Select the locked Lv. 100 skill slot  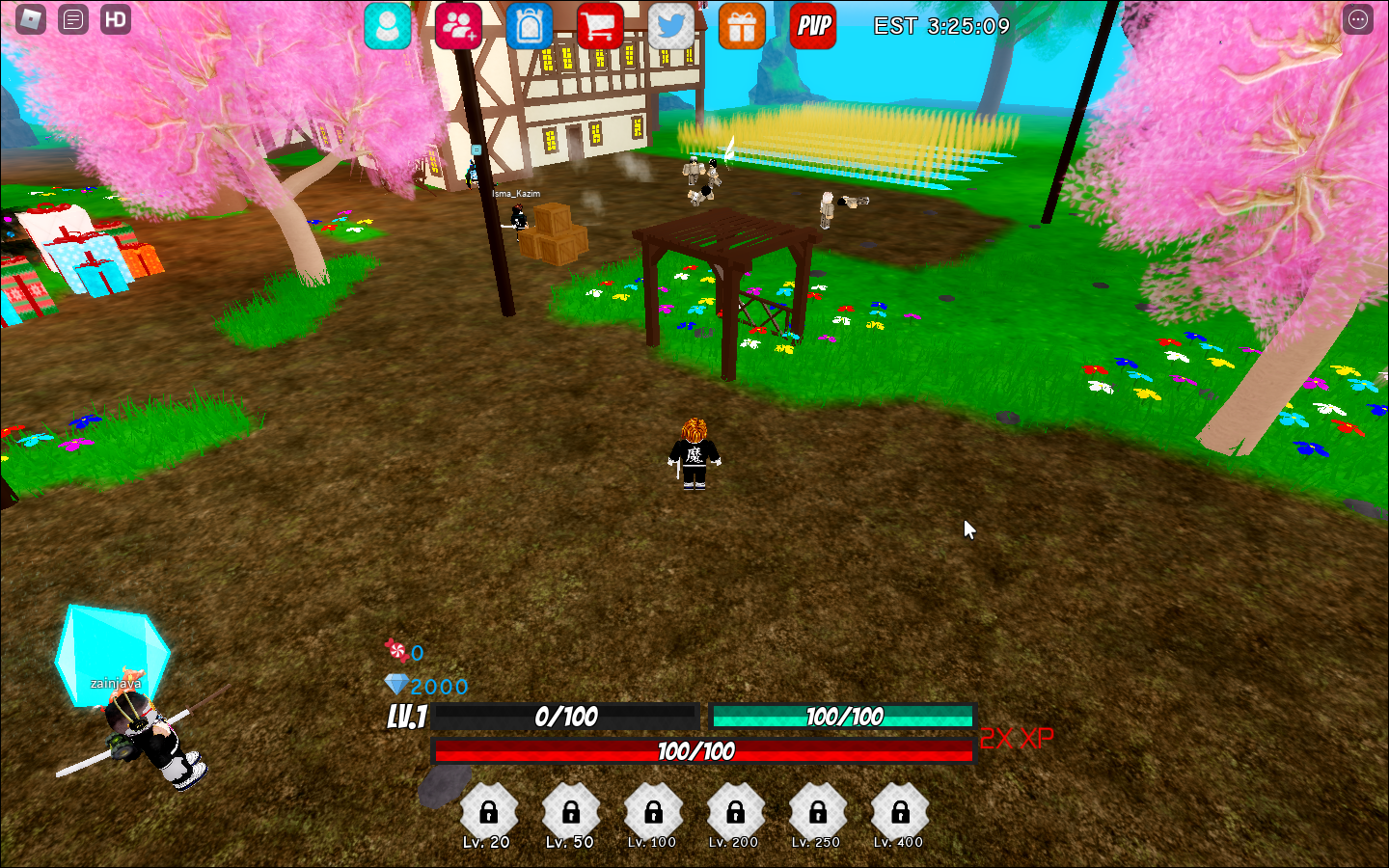(653, 813)
